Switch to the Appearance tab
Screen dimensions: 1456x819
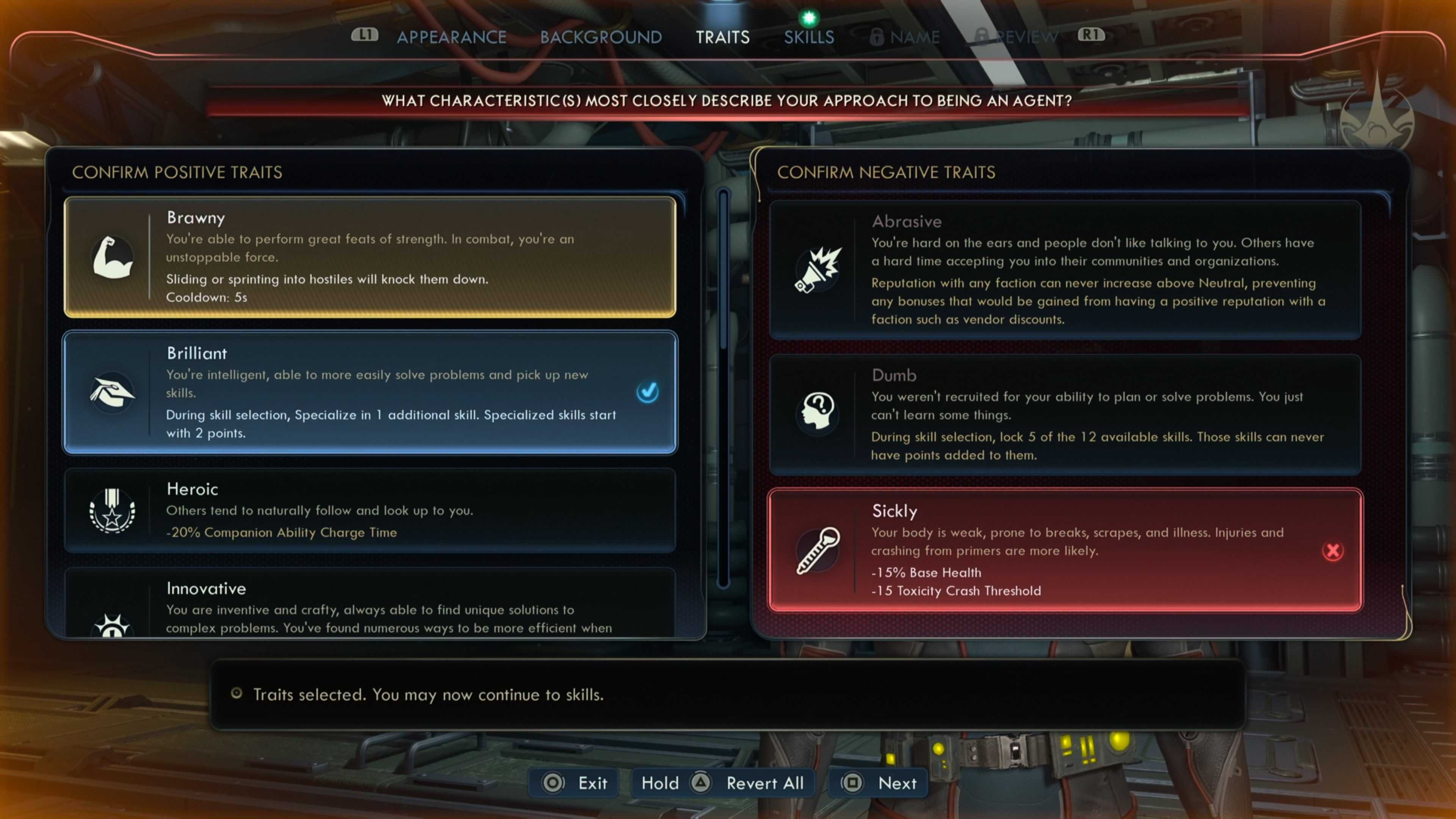[x=451, y=37]
